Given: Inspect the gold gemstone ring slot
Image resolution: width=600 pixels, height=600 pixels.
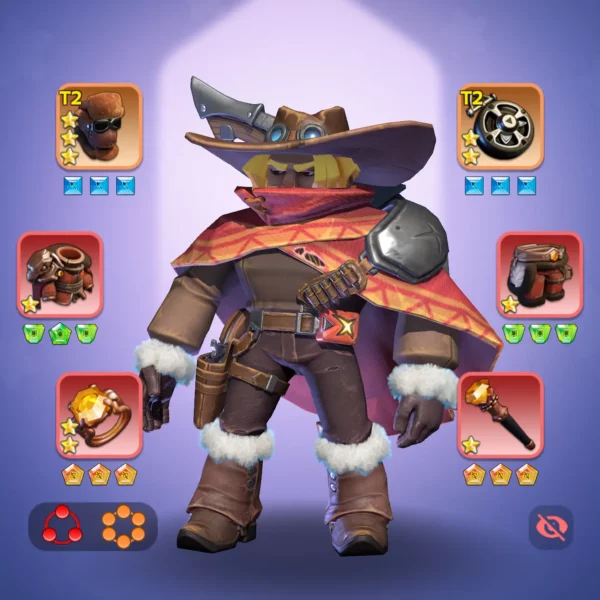Looking at the screenshot, I should pyautogui.click(x=99, y=415).
